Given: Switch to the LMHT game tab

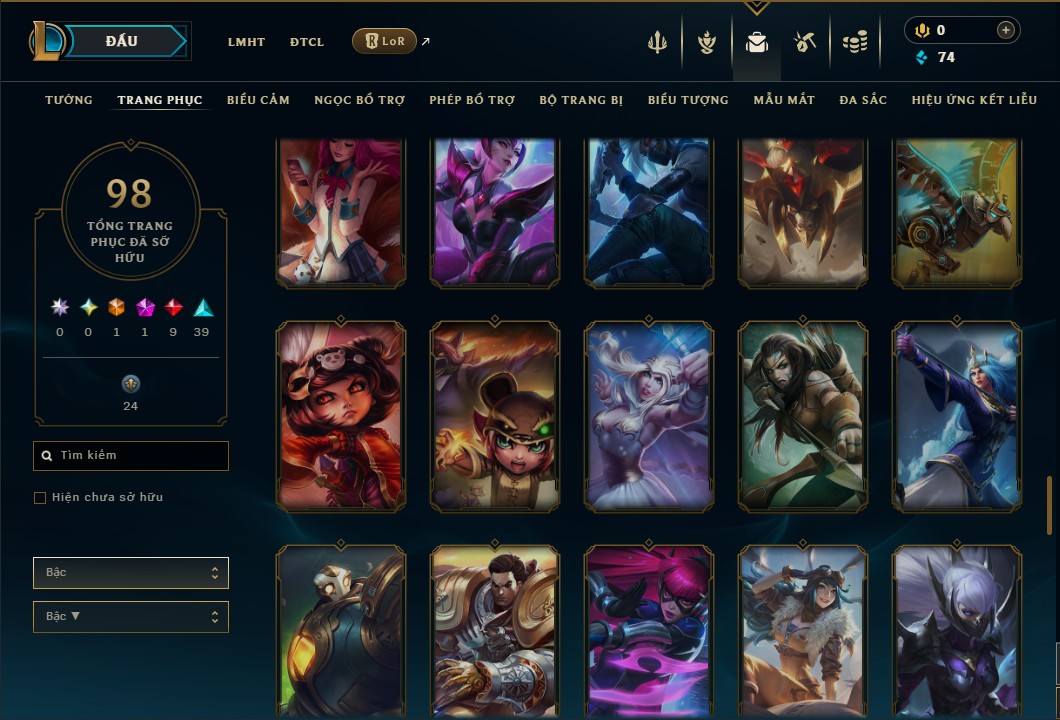Looking at the screenshot, I should (246, 42).
